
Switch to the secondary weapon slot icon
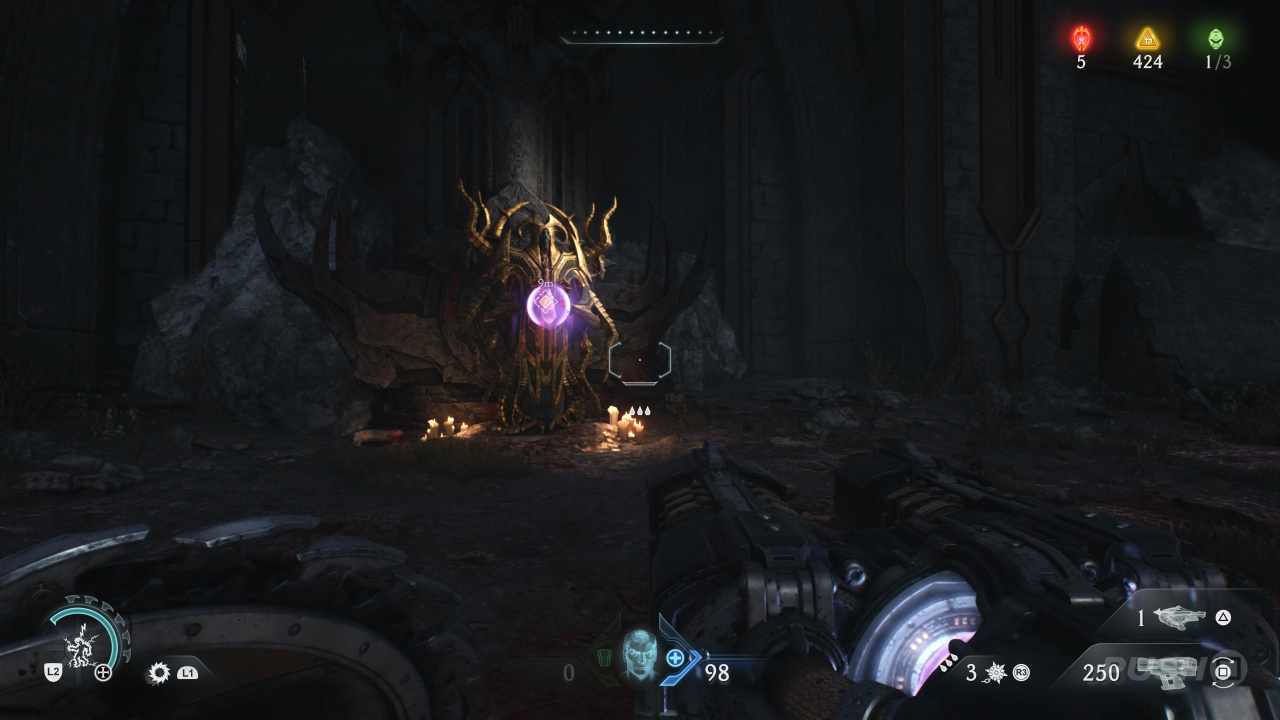[1180, 618]
